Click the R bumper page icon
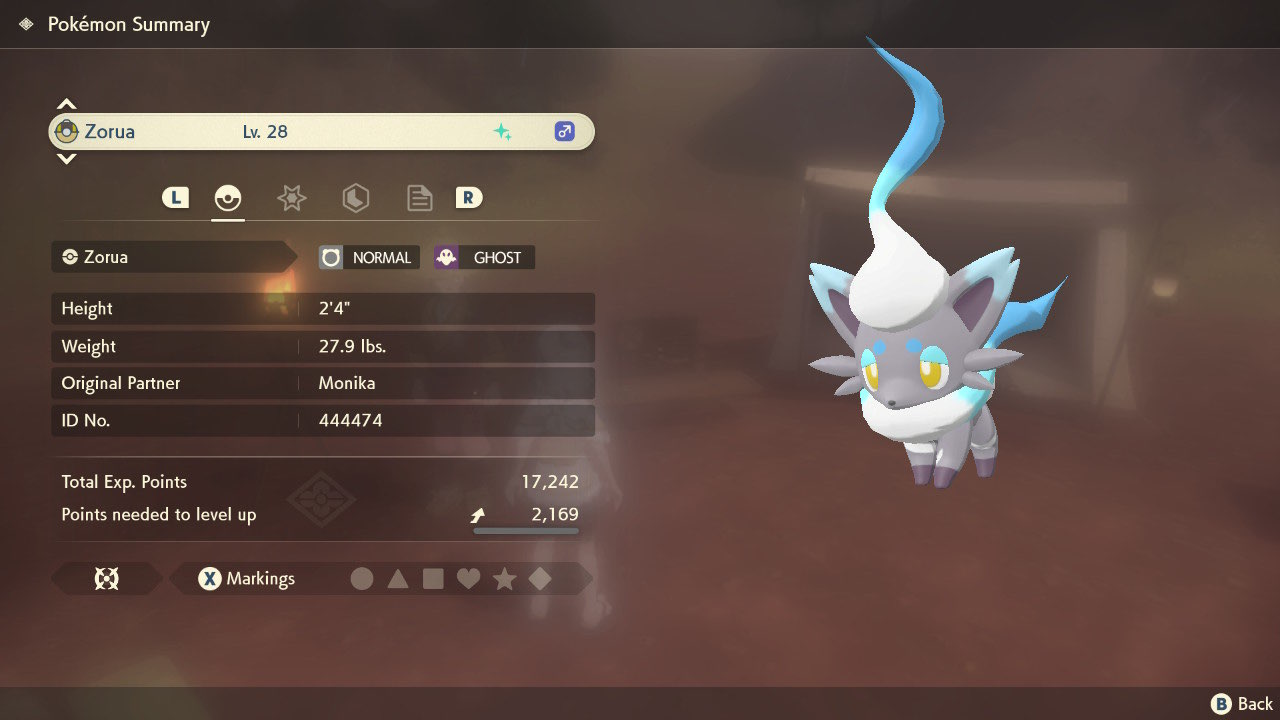The height and width of the screenshot is (720, 1280). [469, 197]
